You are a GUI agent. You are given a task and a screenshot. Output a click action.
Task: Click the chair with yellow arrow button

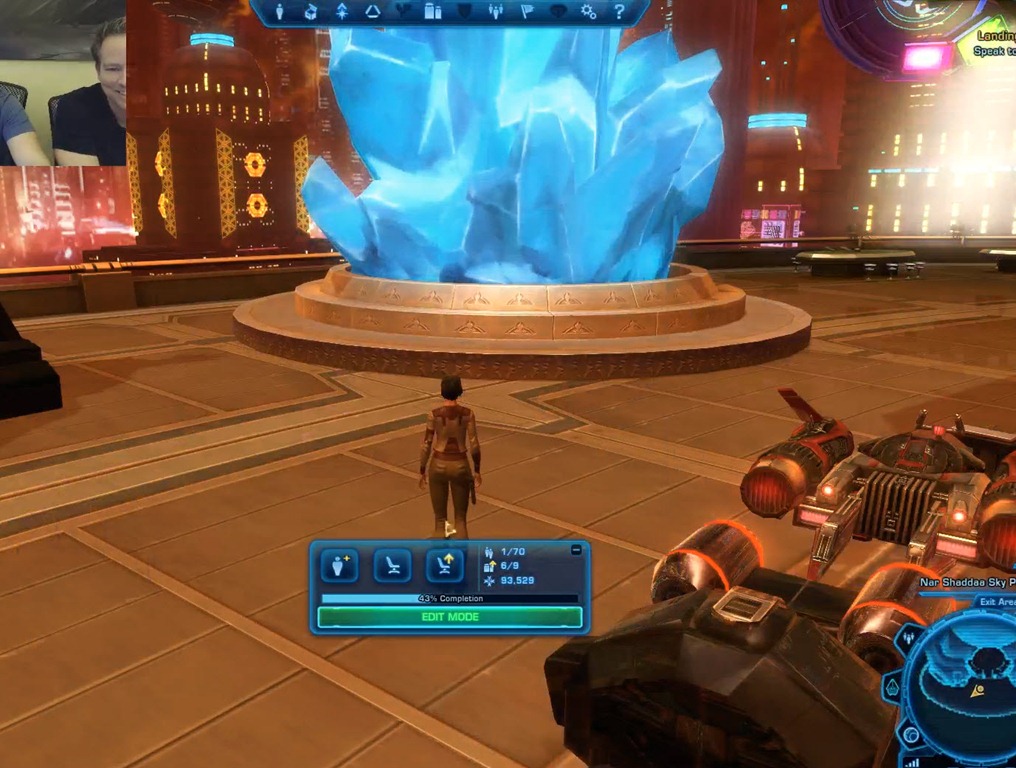[445, 566]
